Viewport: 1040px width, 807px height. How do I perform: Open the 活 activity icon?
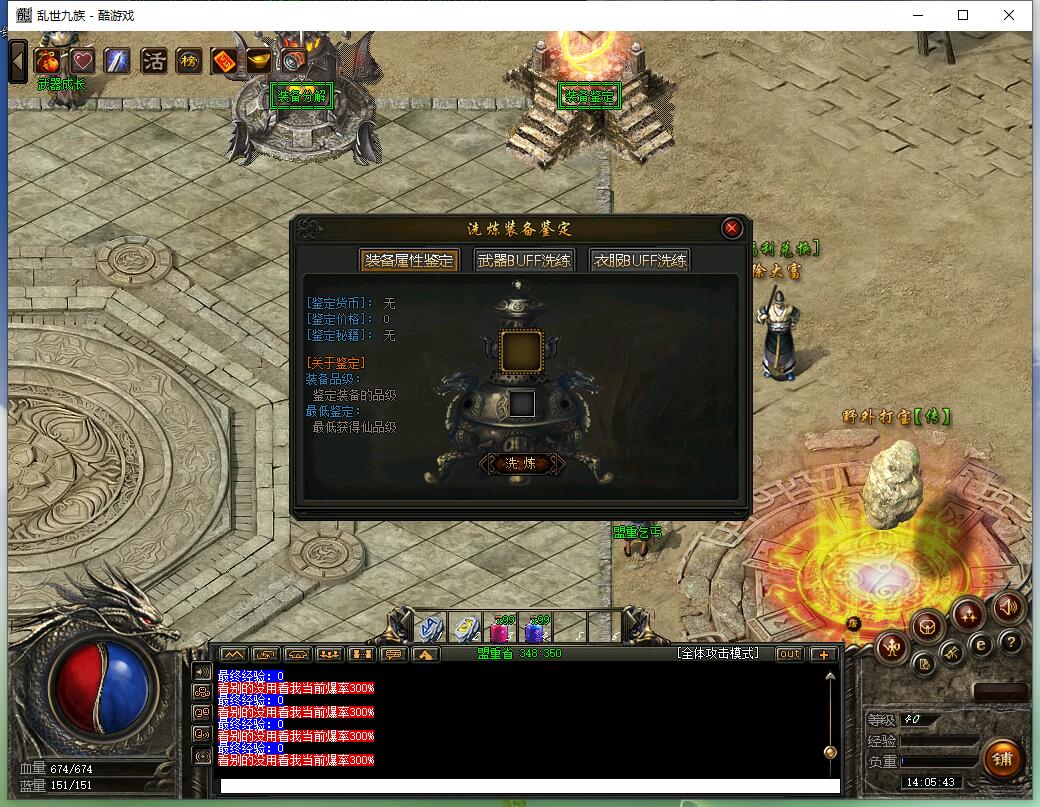pos(153,61)
